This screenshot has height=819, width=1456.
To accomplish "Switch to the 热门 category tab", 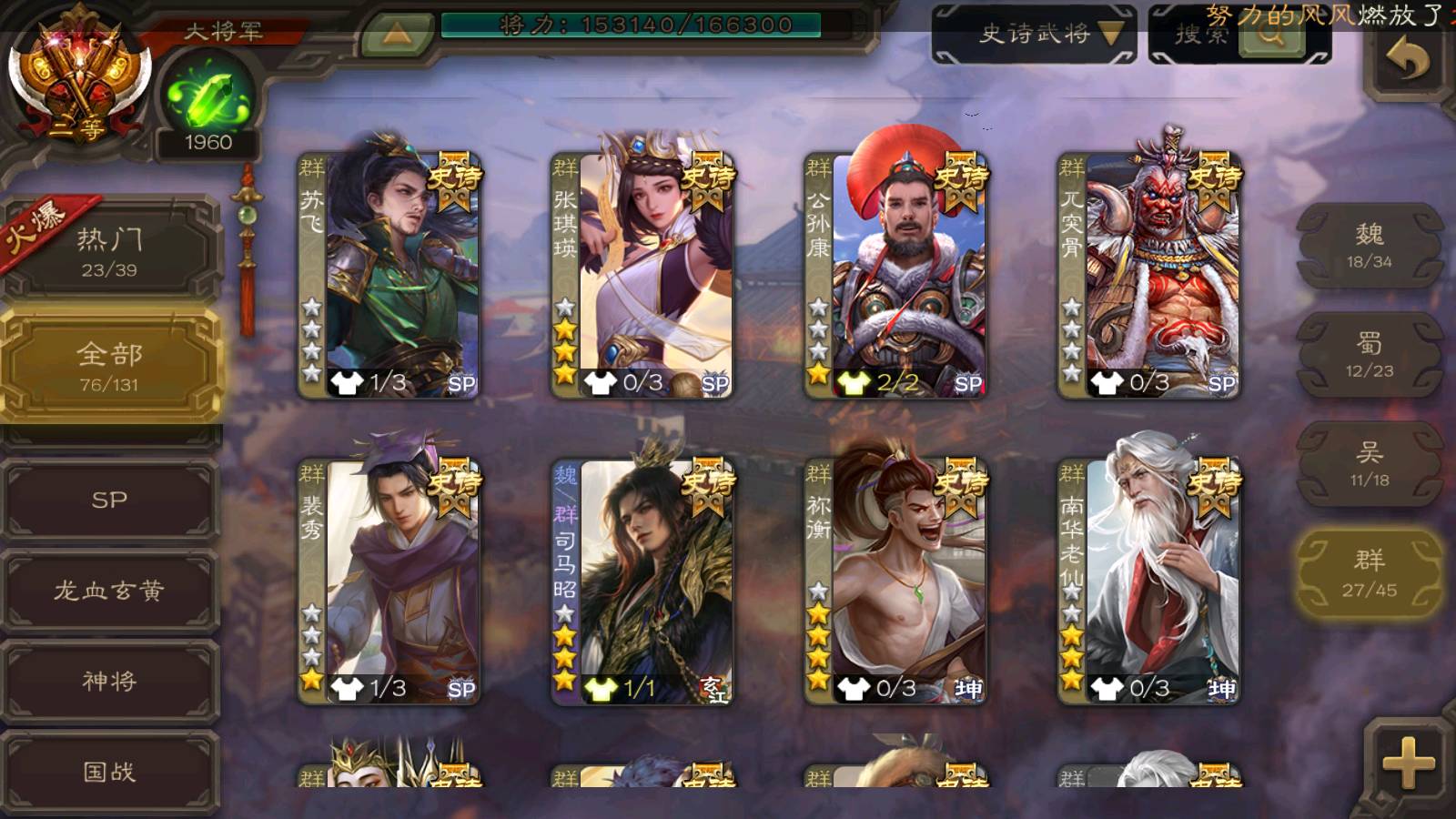I will [x=109, y=250].
